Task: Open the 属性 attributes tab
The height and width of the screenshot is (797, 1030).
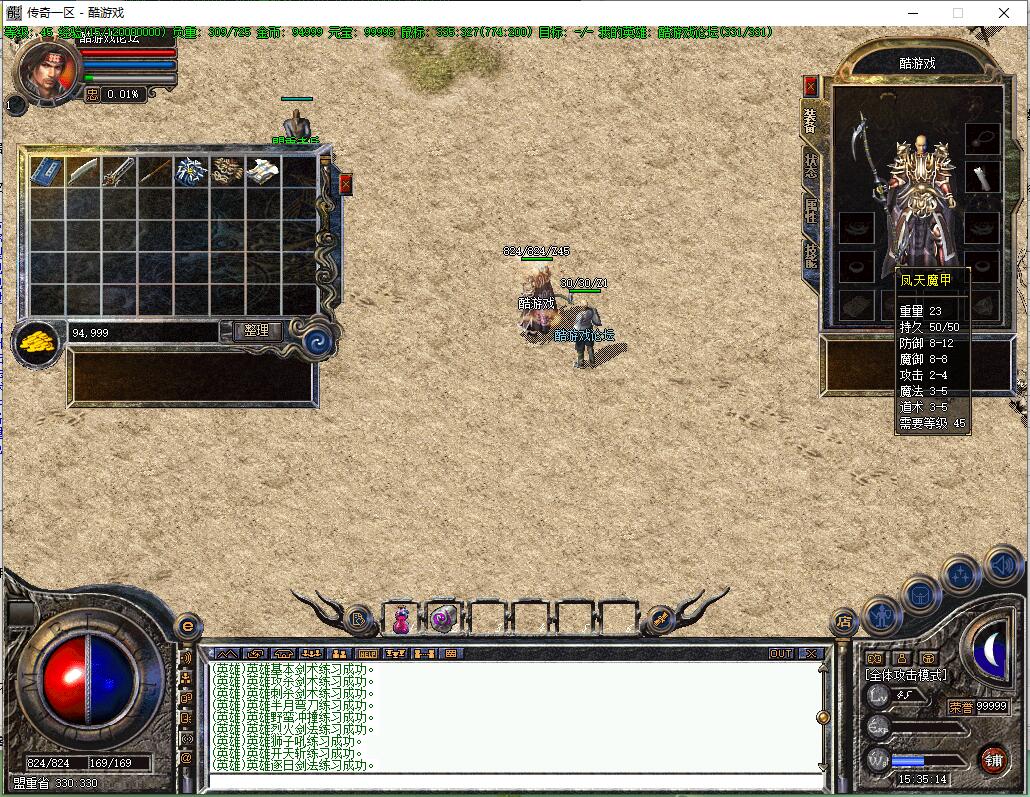Action: click(810, 211)
